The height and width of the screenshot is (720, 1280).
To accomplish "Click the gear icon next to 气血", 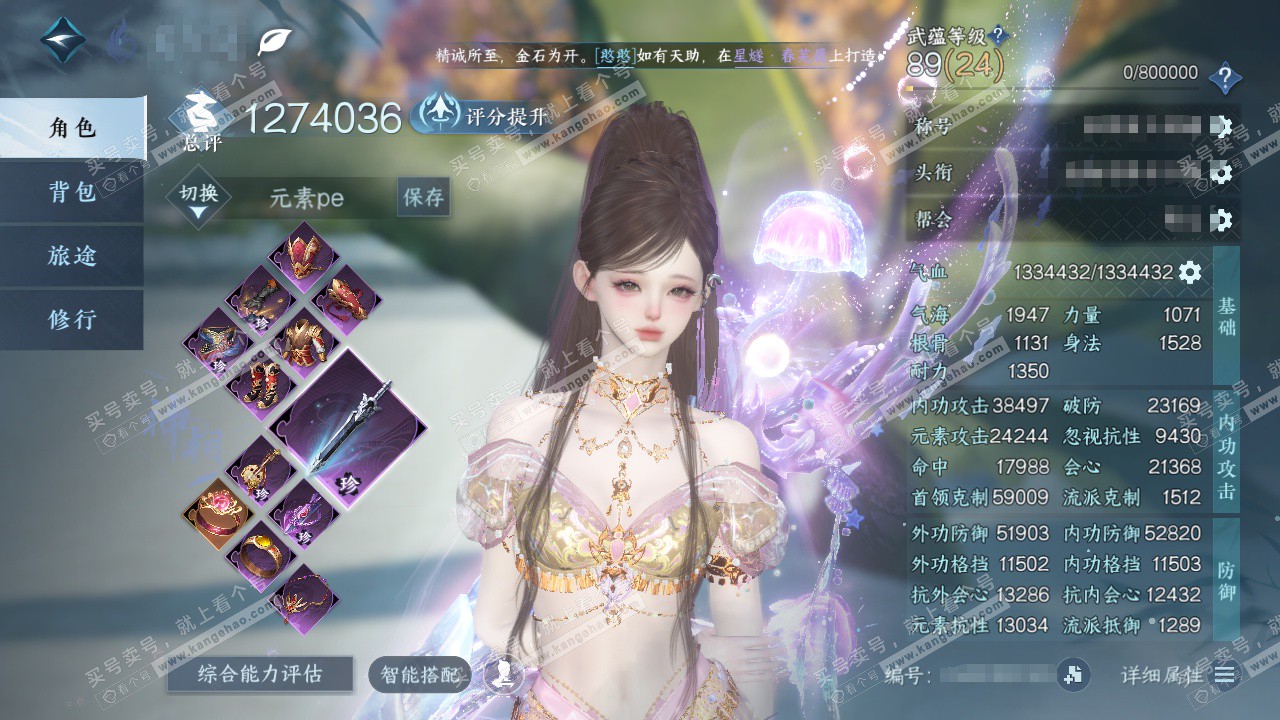I will point(1189,272).
